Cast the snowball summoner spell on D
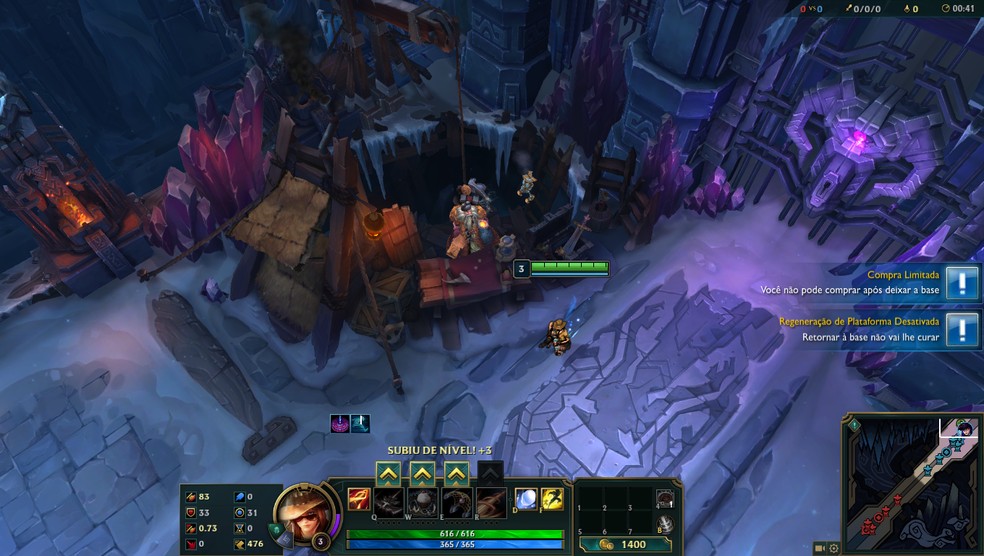The width and height of the screenshot is (984, 556). pos(526,500)
